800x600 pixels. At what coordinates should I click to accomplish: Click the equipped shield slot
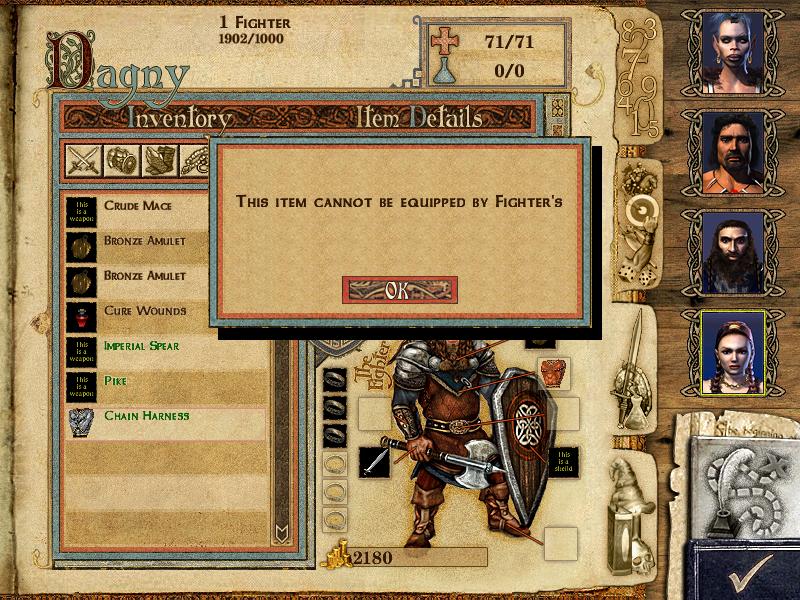click(566, 461)
